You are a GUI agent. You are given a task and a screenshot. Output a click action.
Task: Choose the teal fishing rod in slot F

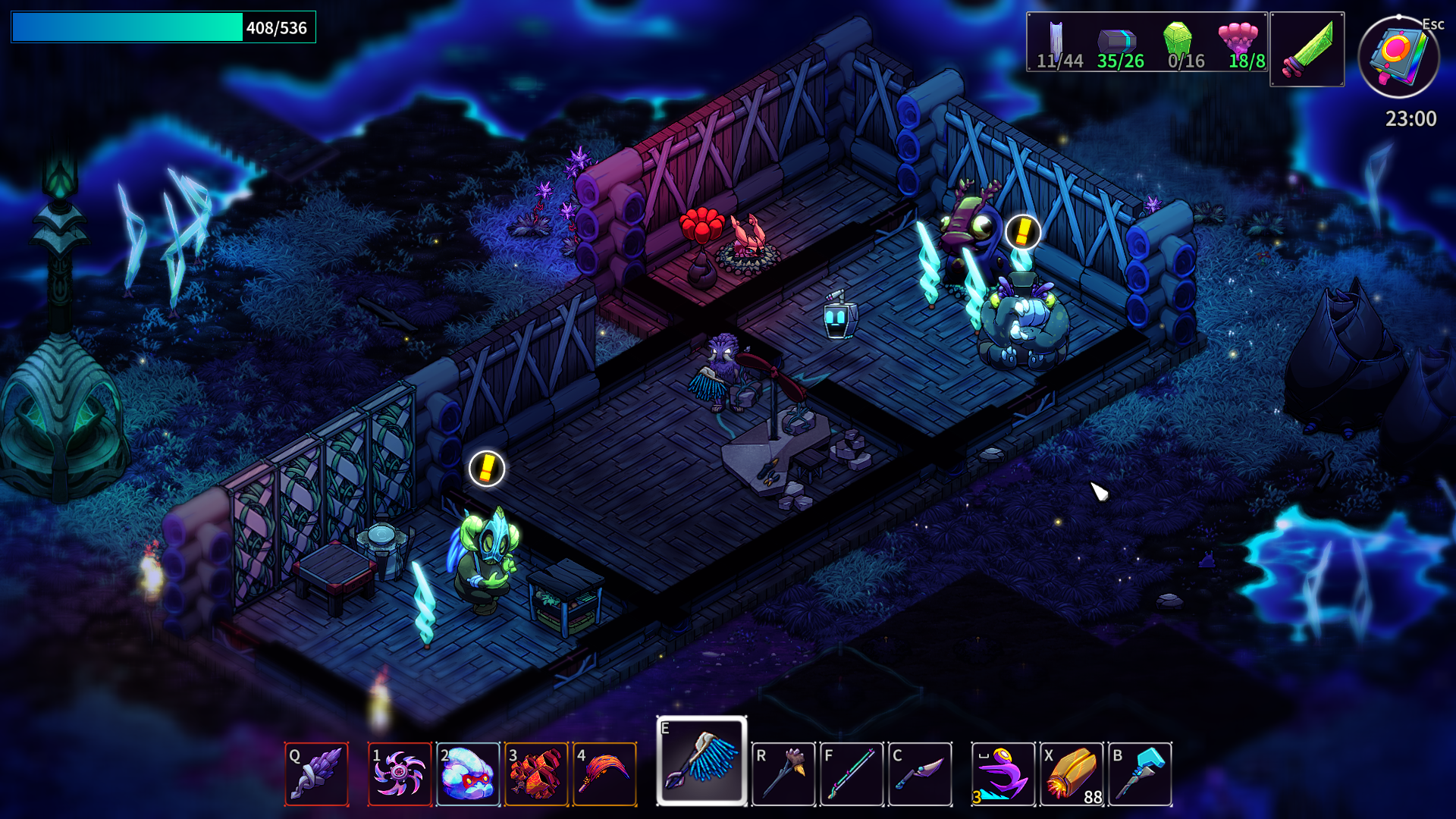852,773
